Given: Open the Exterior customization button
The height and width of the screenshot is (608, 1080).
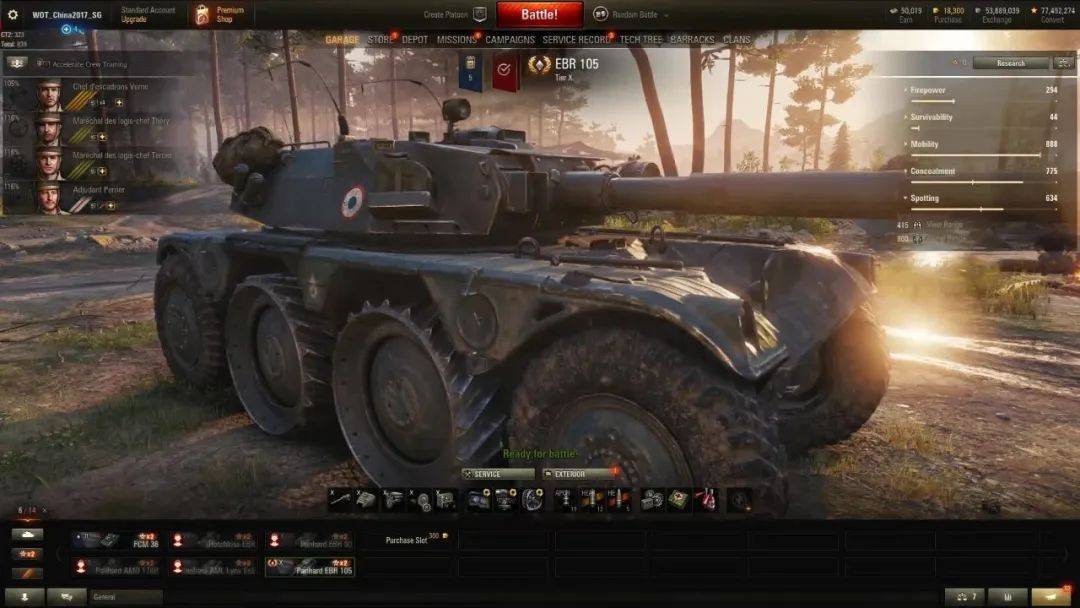Looking at the screenshot, I should pos(578,474).
